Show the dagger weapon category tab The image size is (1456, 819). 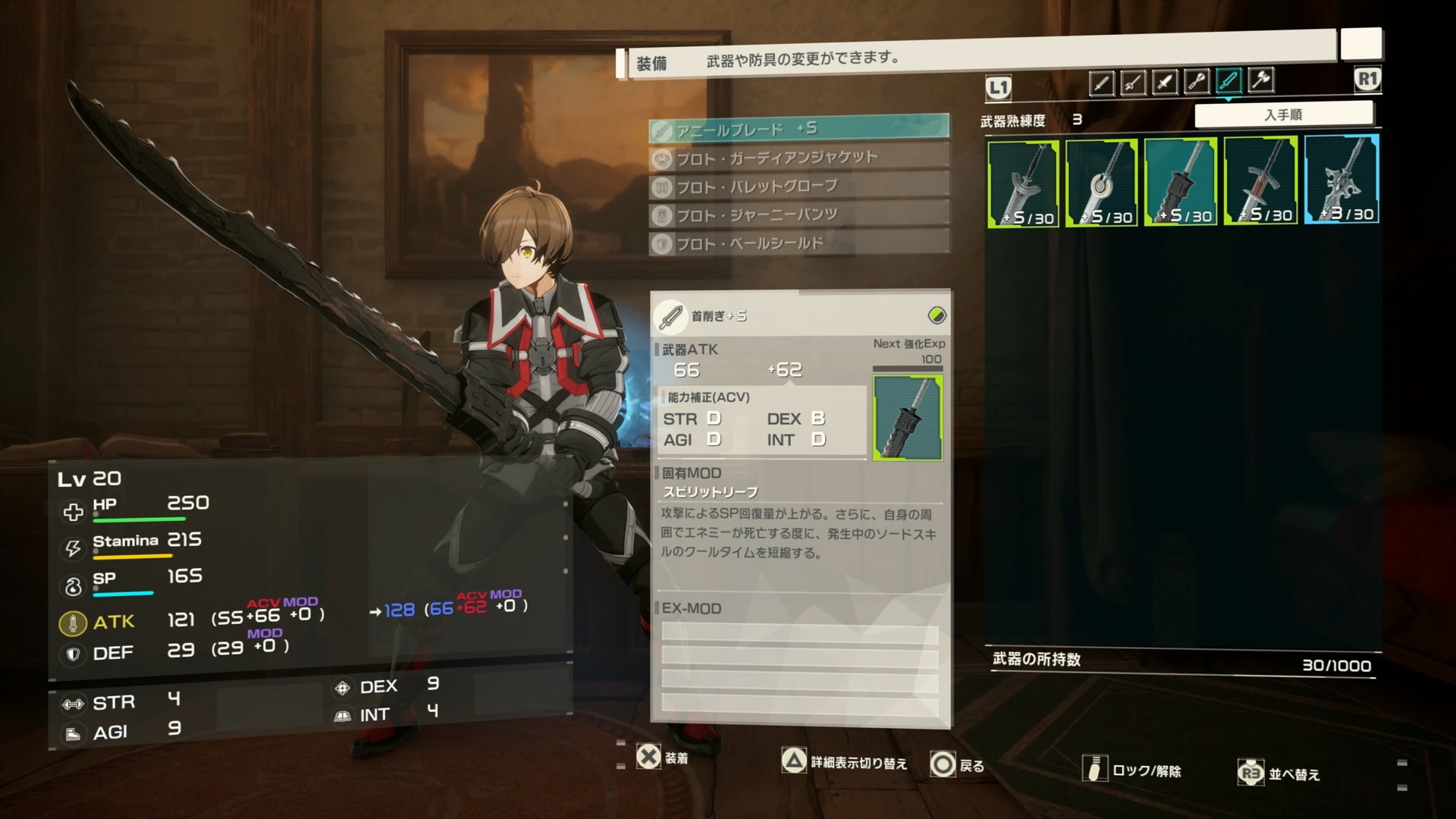point(1165,82)
